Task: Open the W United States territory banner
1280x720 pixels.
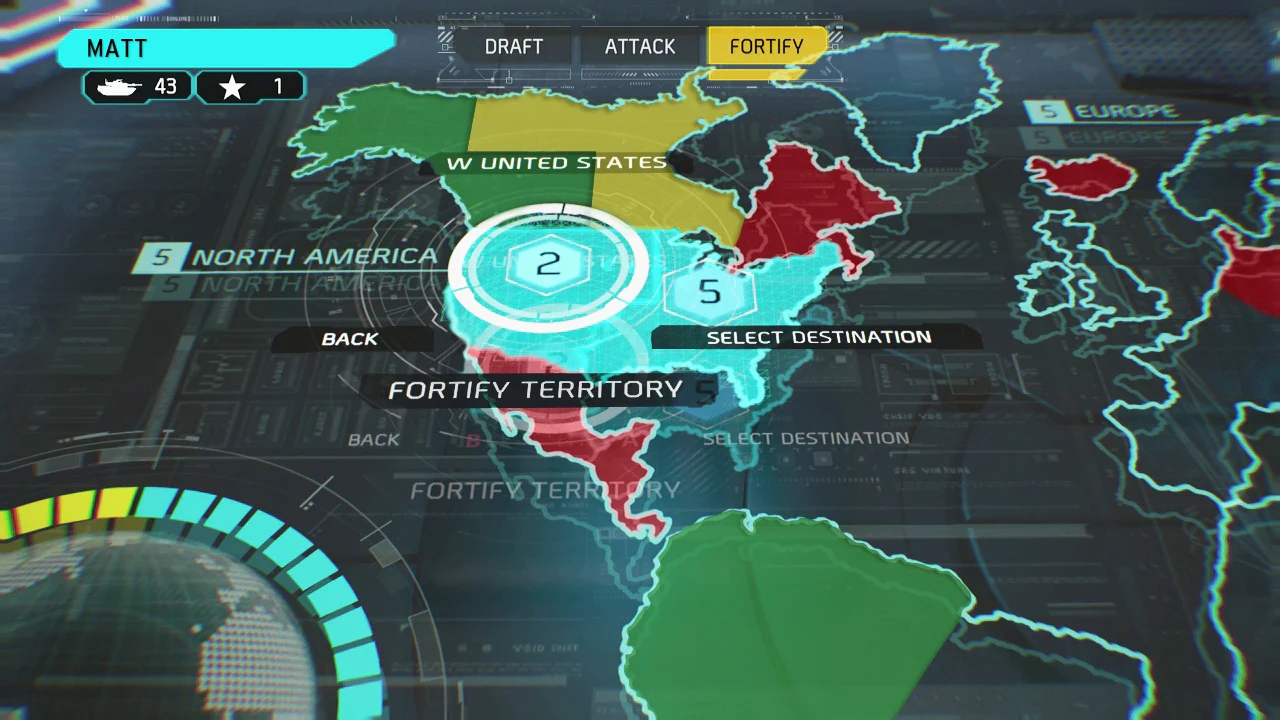Action: 557,162
